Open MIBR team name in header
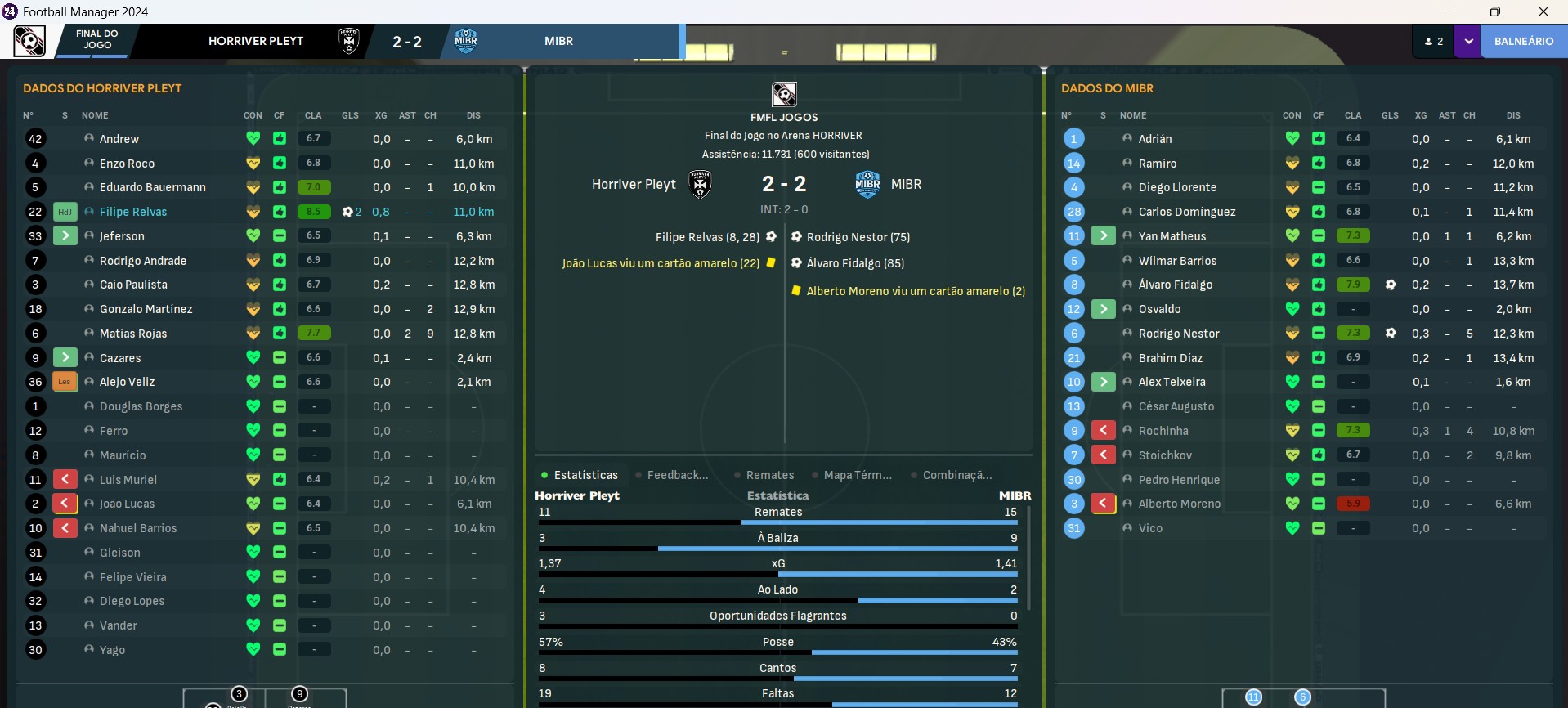 coord(558,41)
